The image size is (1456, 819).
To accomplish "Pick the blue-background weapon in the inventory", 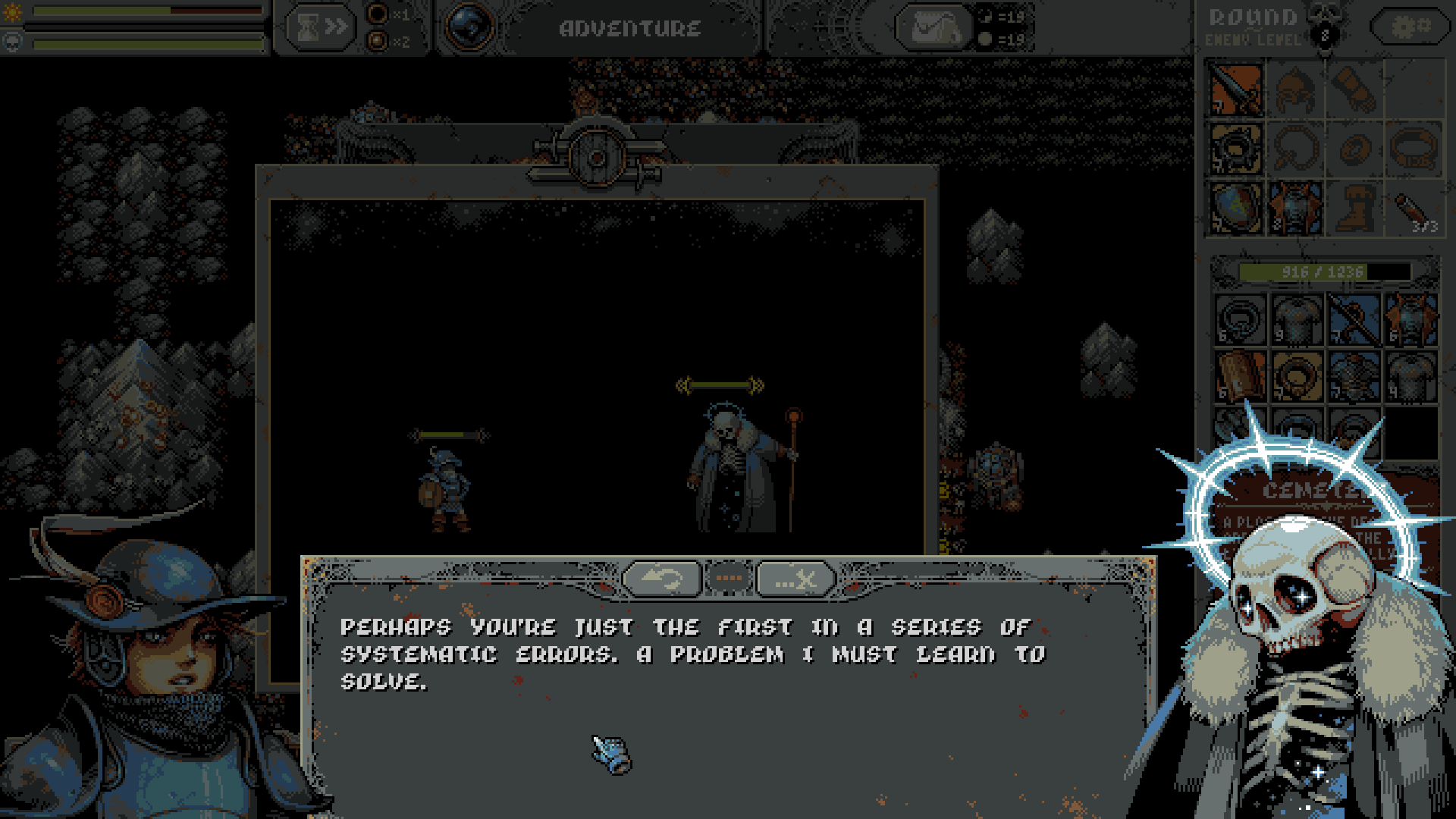I will pos(1354,319).
